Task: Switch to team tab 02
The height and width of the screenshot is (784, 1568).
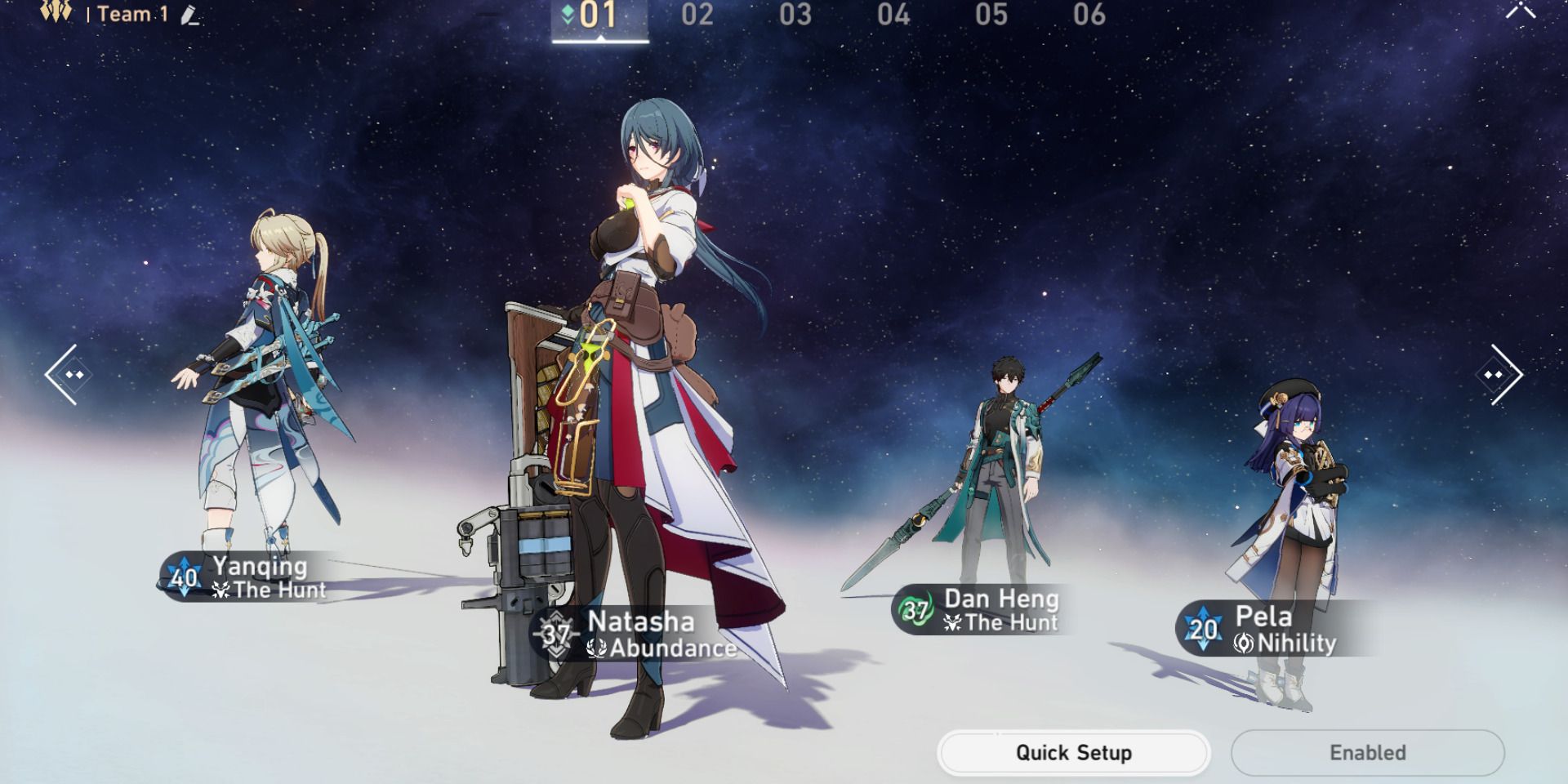Action: click(698, 15)
